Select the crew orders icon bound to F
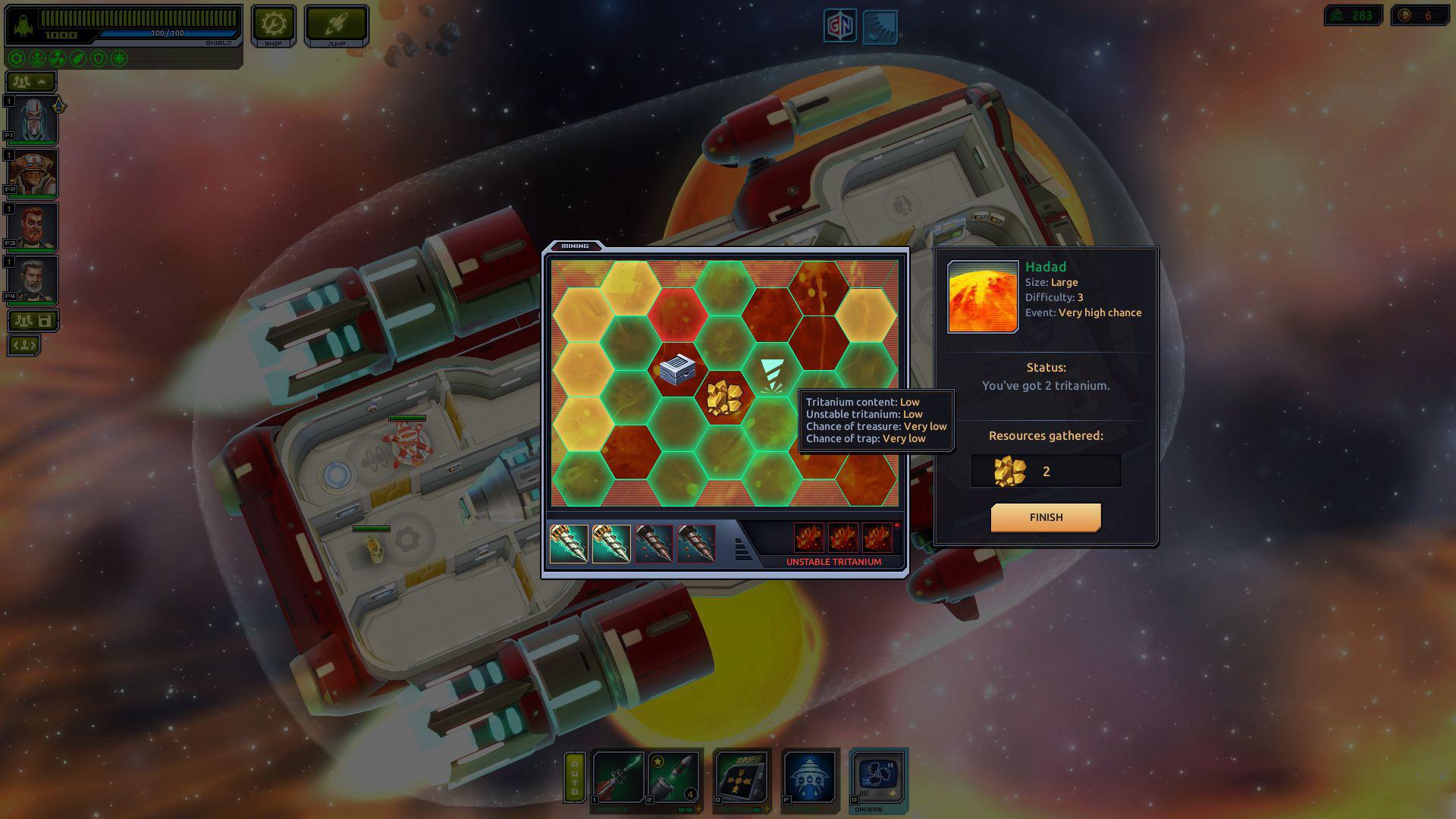Viewport: 1456px width, 819px height. point(809,777)
